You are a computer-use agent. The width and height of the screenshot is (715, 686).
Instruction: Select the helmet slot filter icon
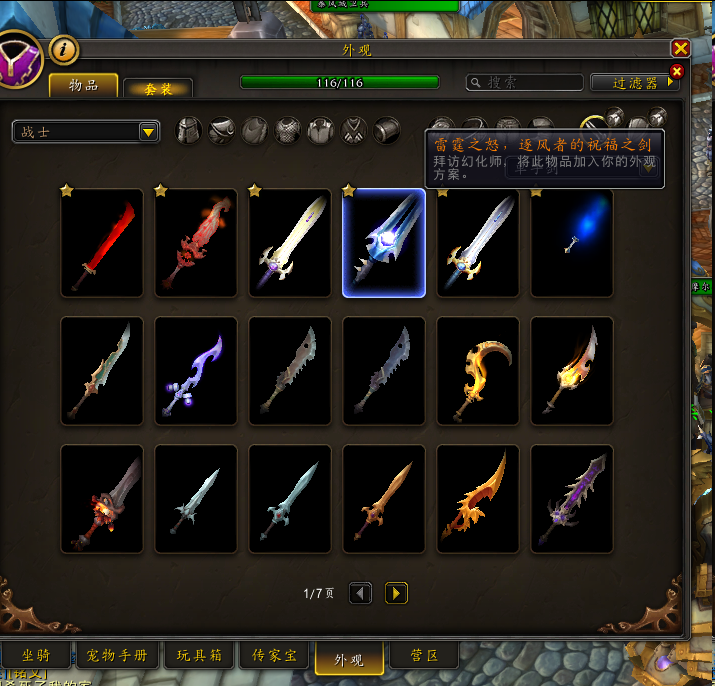[x=189, y=131]
